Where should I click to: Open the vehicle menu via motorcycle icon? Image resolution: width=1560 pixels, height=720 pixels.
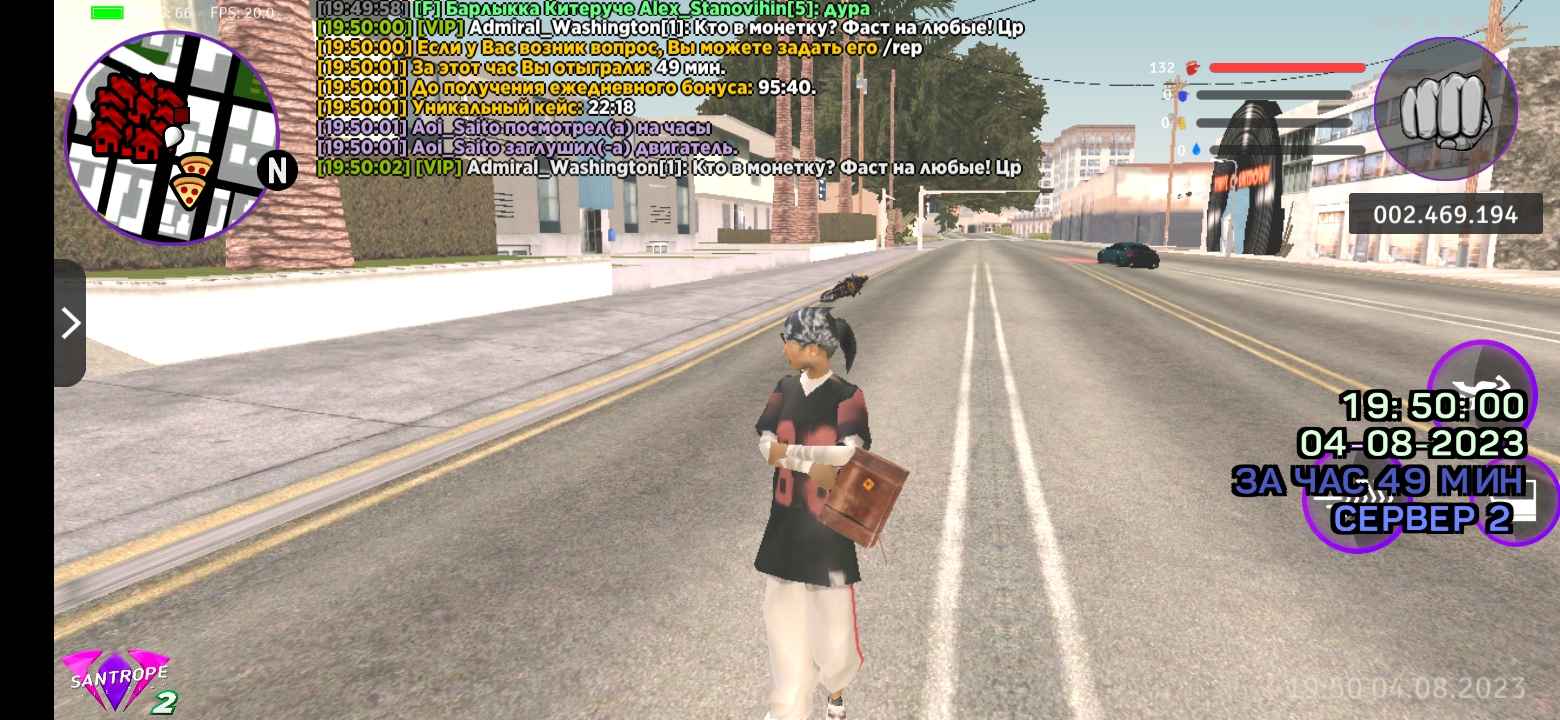click(x=1482, y=386)
